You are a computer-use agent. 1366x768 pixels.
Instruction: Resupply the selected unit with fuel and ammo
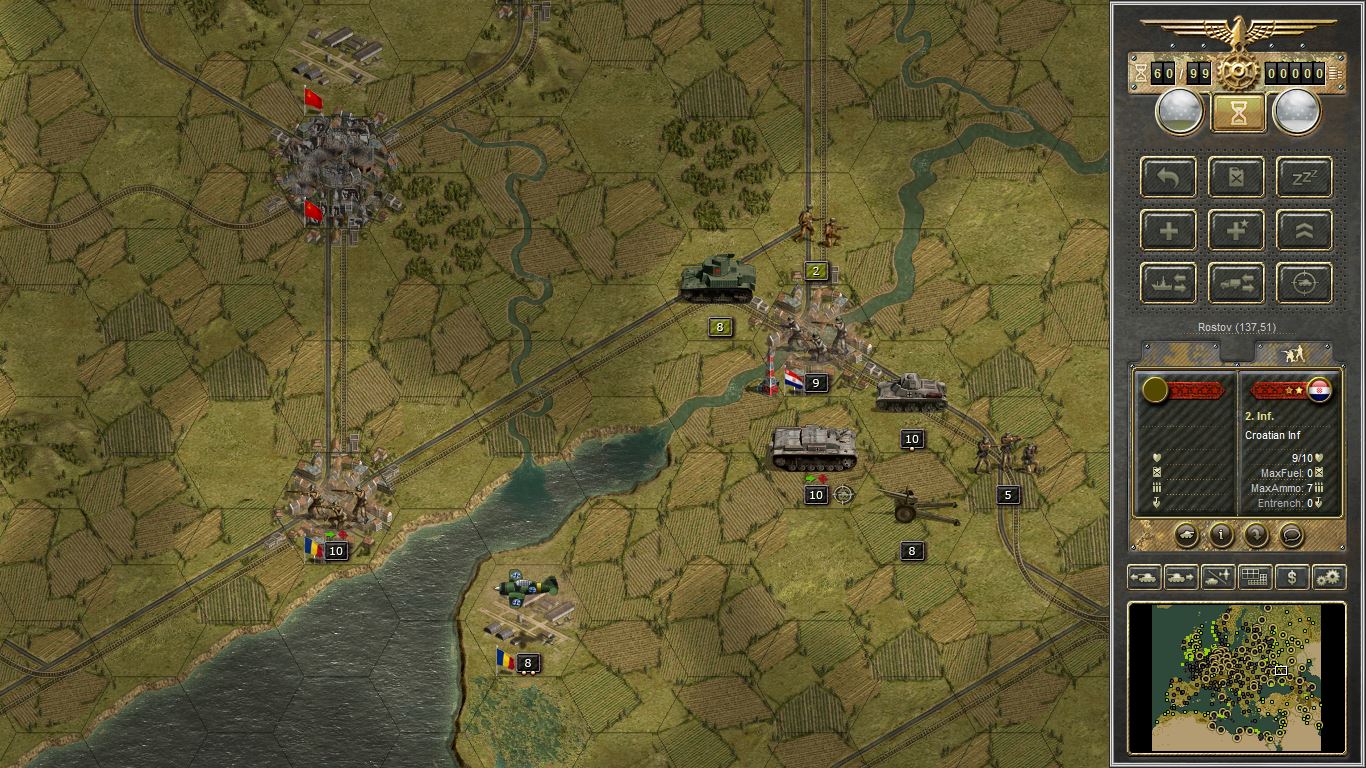[1236, 177]
